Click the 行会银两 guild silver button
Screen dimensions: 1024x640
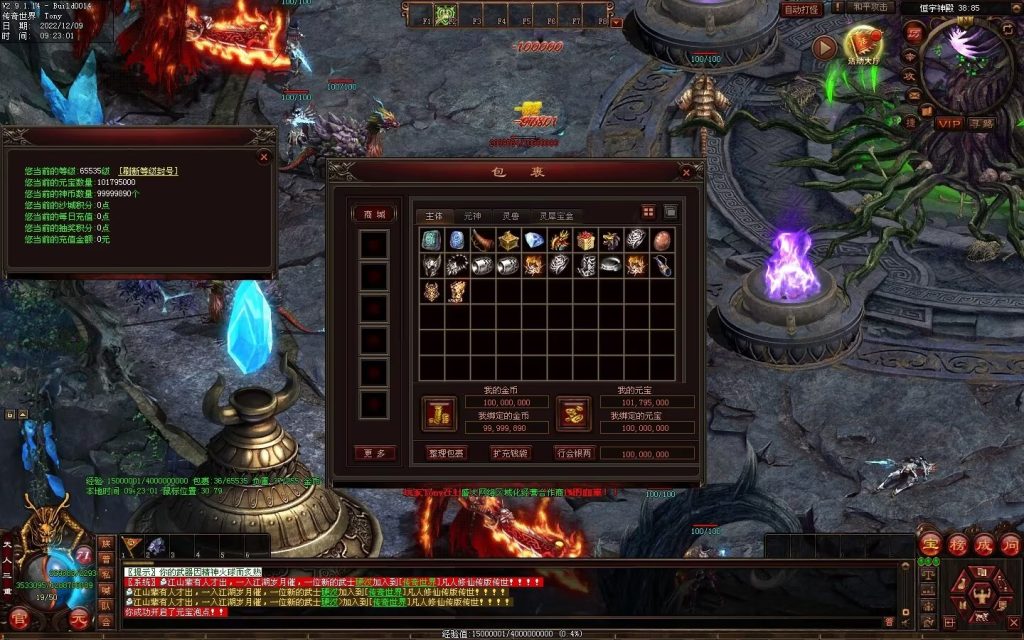point(575,453)
